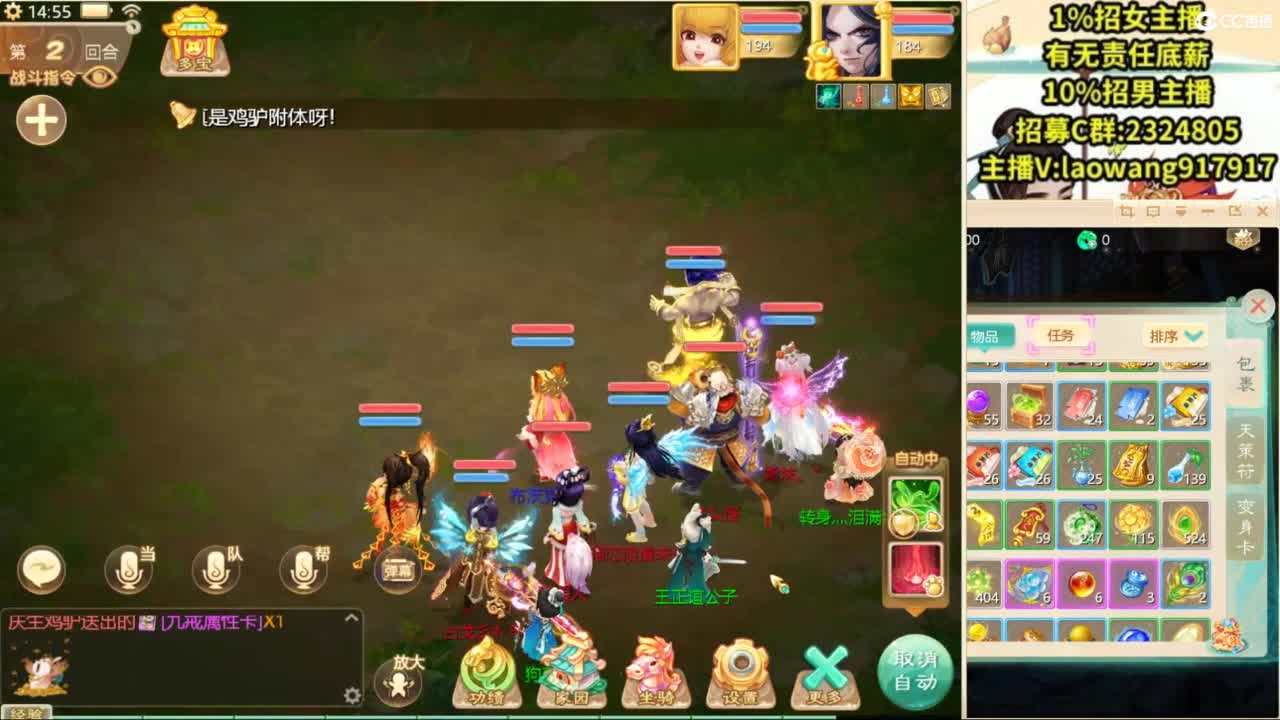The image size is (1280, 720).
Task: Expand the 更多 (more) options
Action: (x=826, y=675)
